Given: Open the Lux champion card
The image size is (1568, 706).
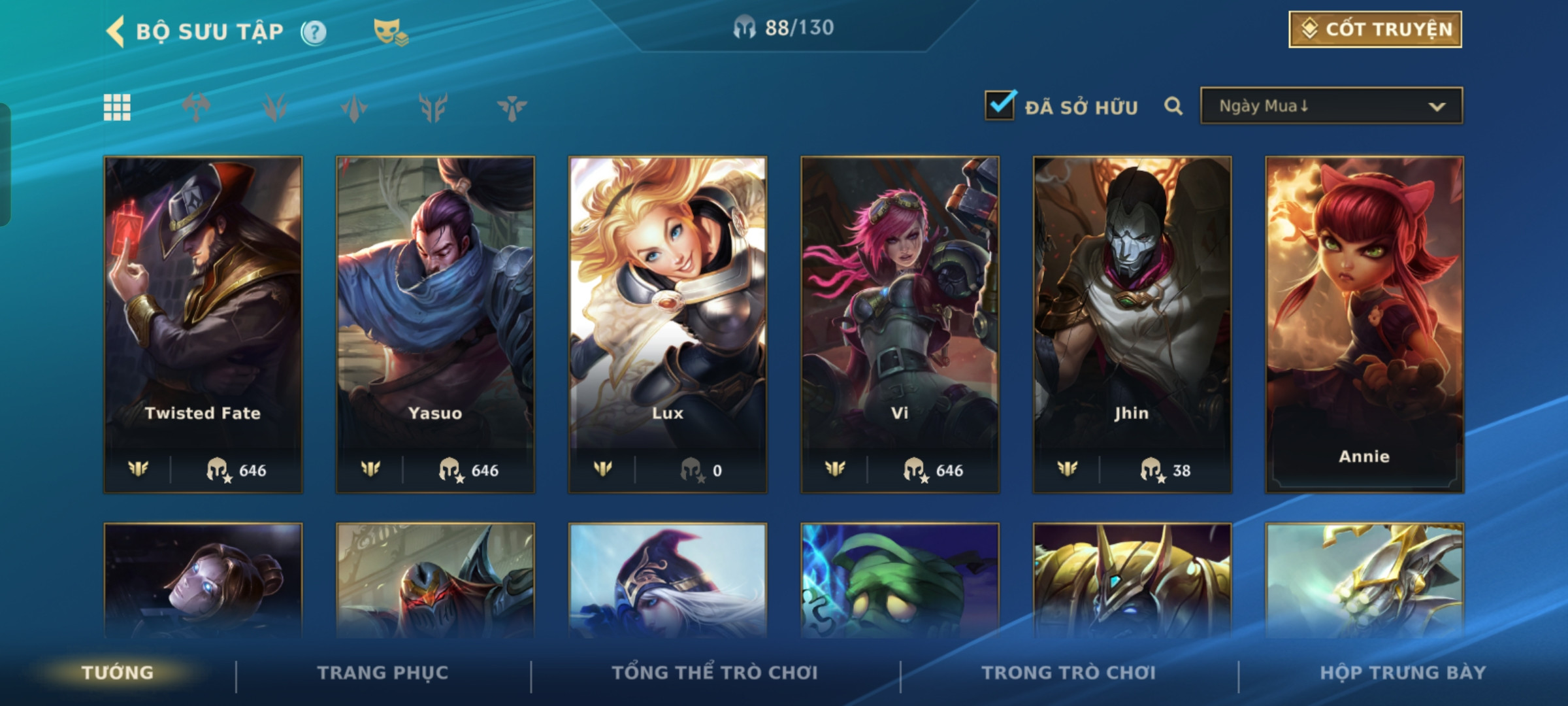Looking at the screenshot, I should tap(668, 324).
